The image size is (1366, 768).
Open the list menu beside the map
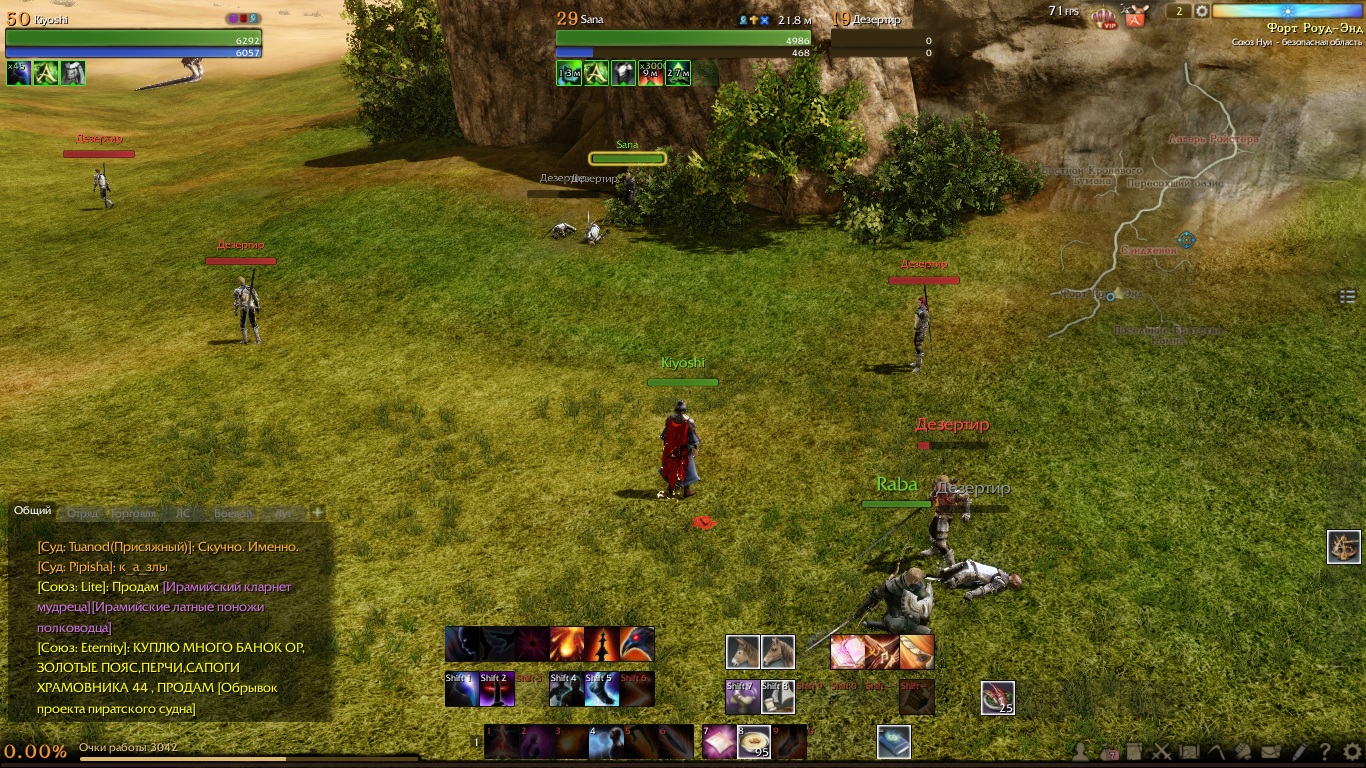click(1347, 296)
